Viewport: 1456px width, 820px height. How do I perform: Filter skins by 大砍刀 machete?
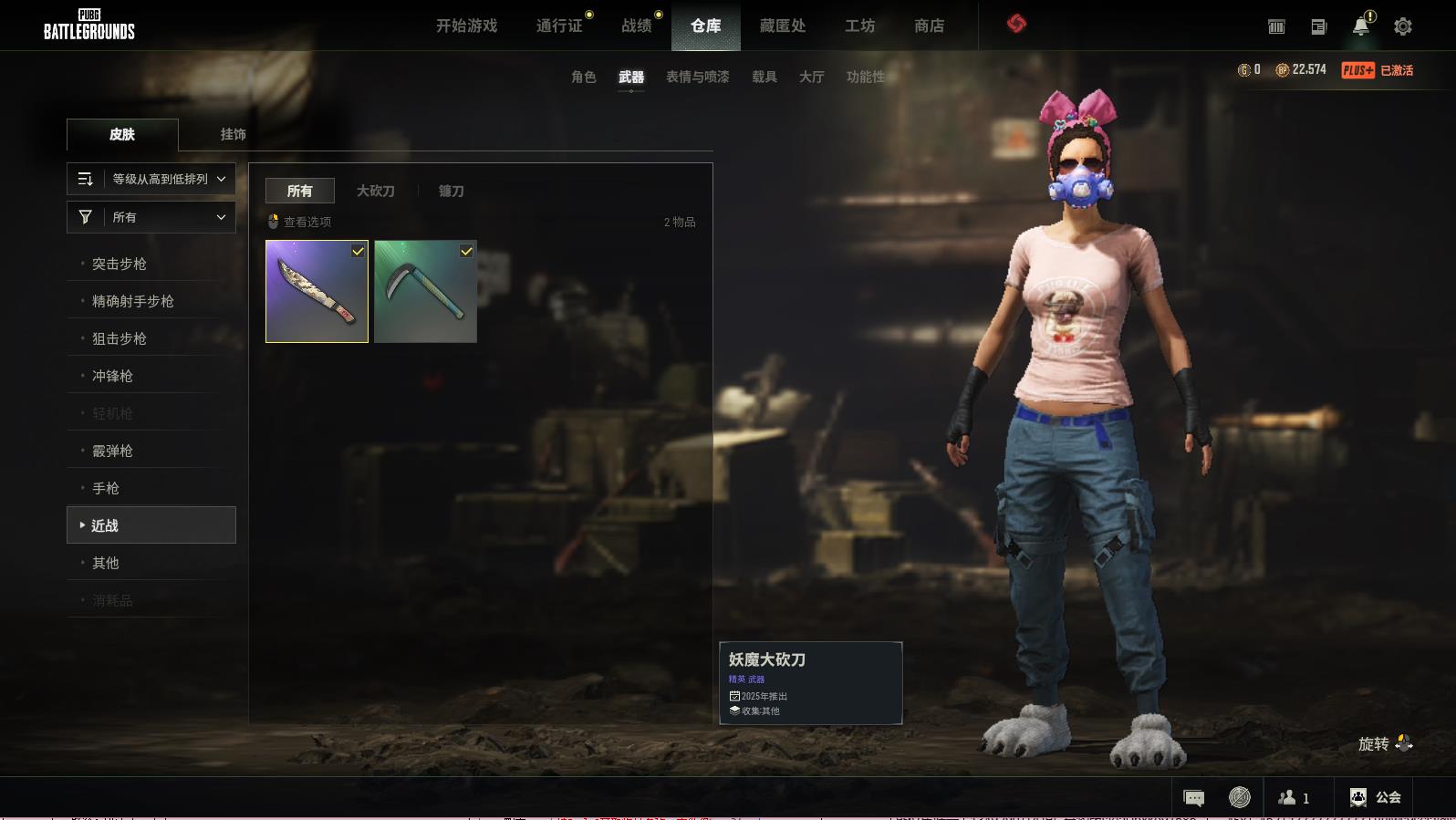click(375, 191)
